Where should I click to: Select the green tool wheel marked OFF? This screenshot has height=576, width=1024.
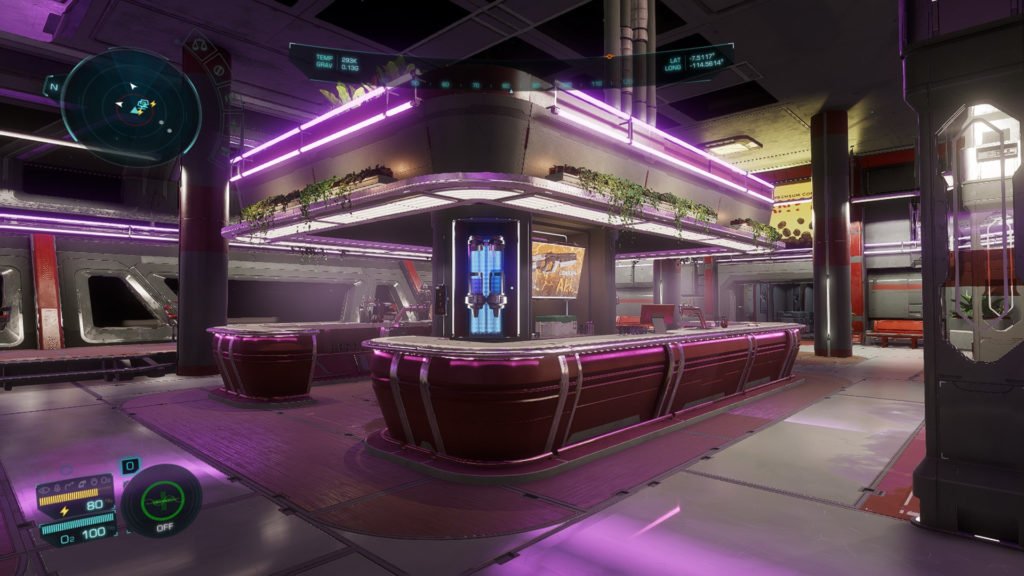[161, 499]
